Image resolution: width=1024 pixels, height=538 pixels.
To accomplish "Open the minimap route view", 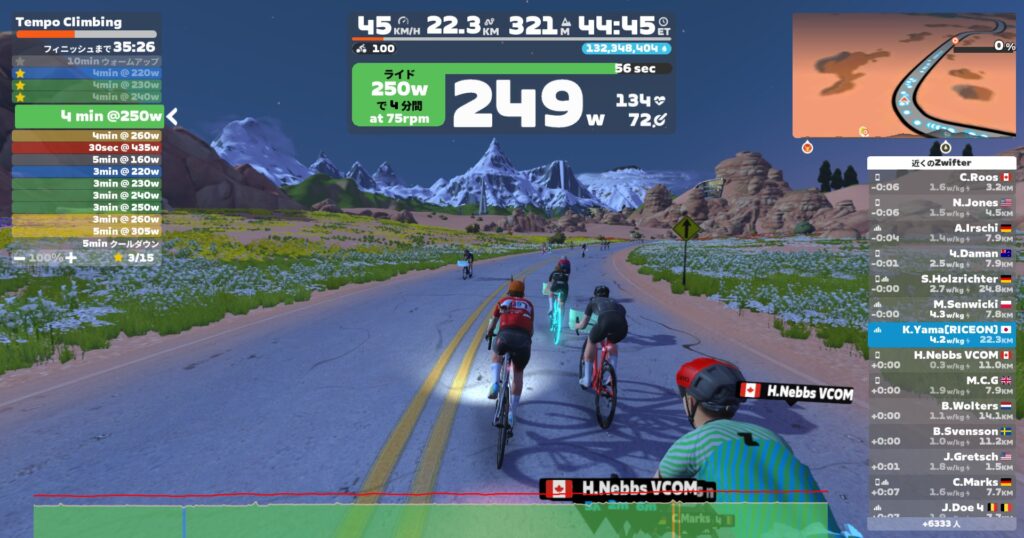I will tap(903, 75).
